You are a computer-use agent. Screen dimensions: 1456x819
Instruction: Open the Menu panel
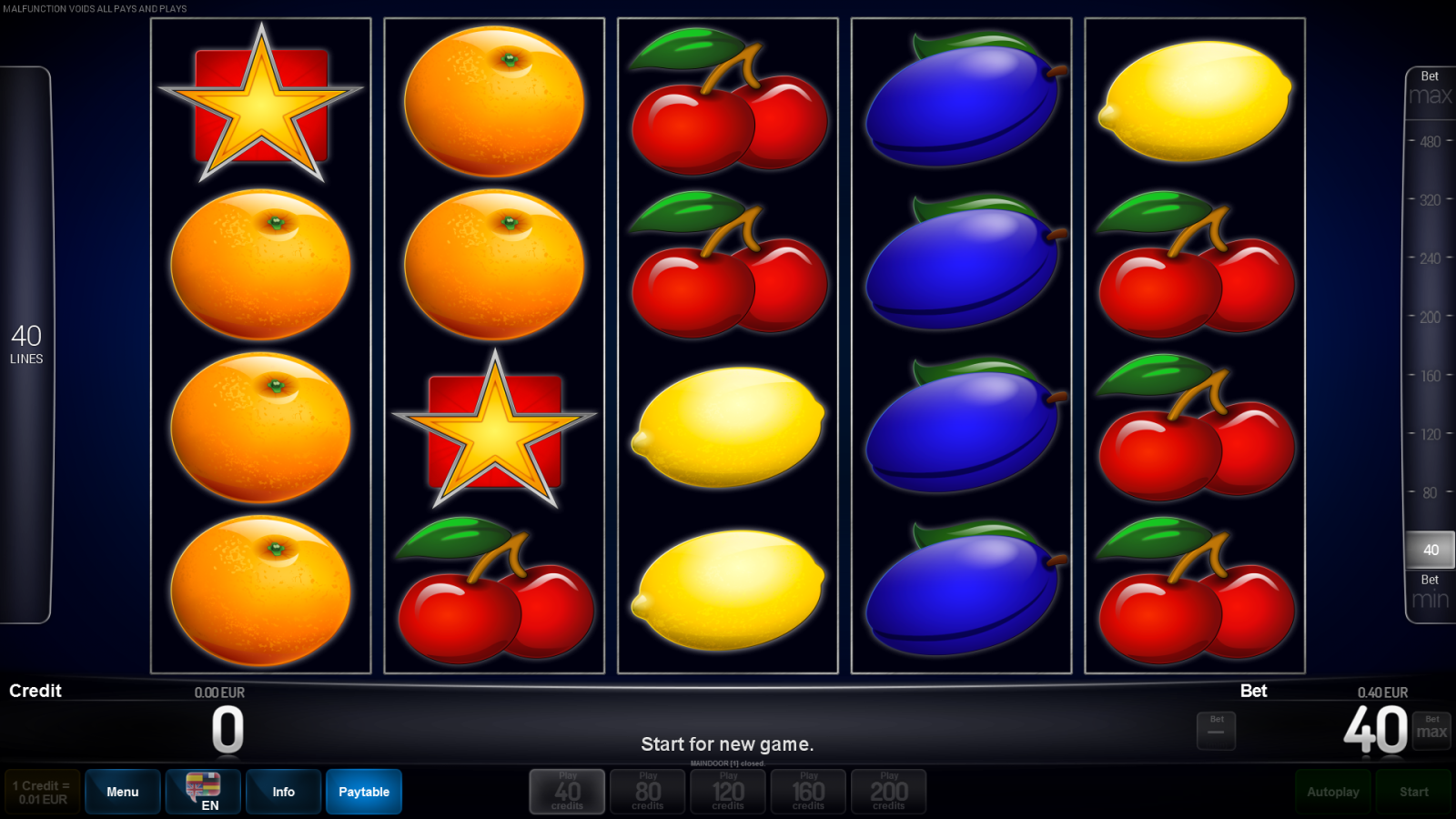122,791
